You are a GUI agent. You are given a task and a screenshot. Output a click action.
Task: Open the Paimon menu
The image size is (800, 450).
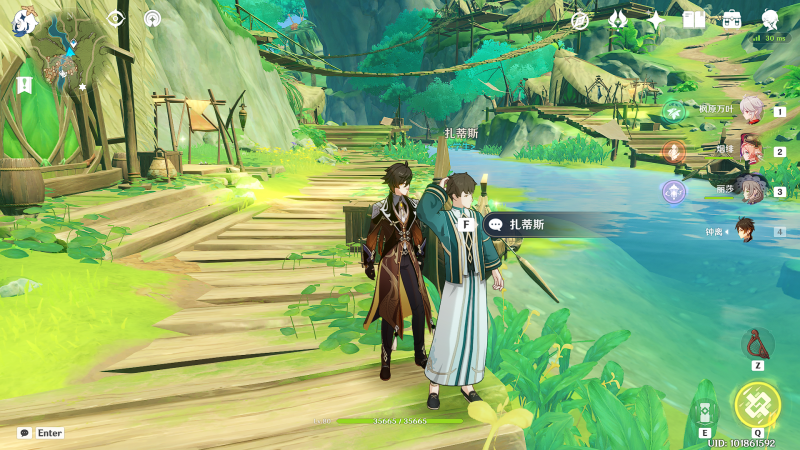click(x=24, y=20)
